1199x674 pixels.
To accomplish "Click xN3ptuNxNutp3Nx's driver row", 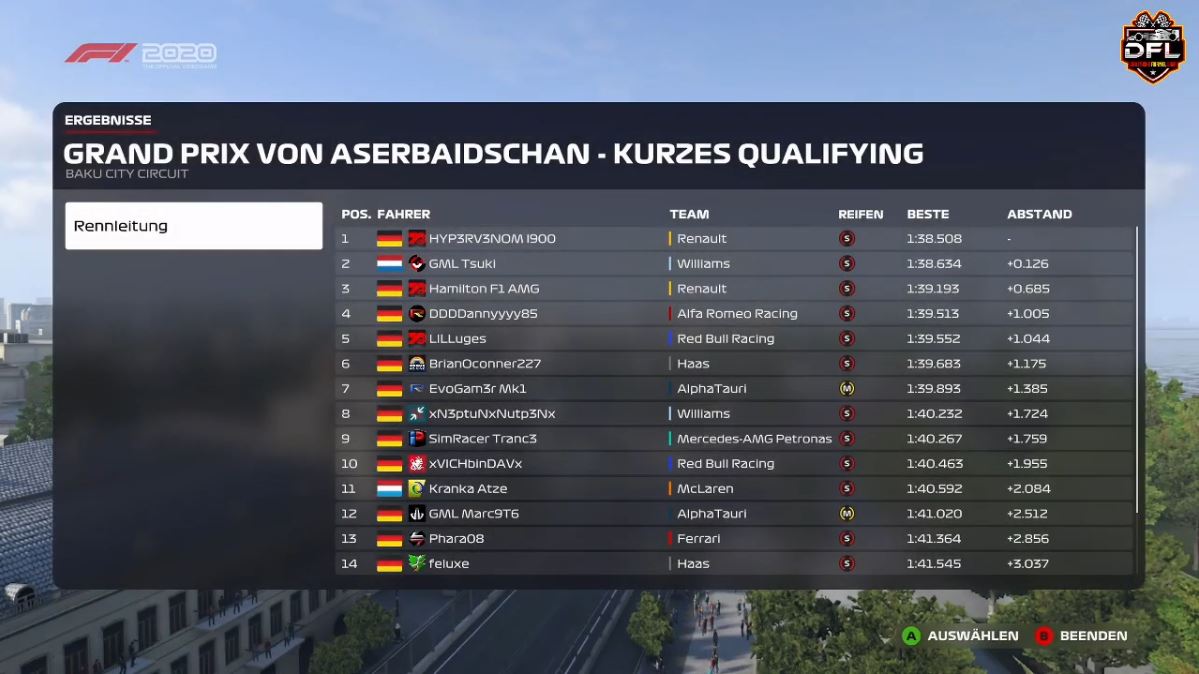I will click(734, 414).
